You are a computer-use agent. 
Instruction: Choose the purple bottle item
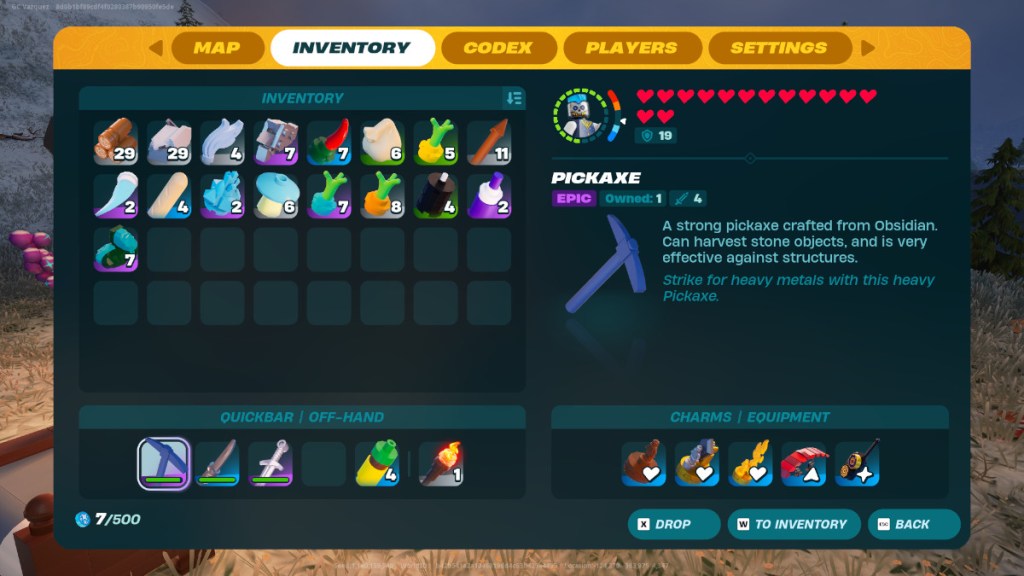[488, 195]
